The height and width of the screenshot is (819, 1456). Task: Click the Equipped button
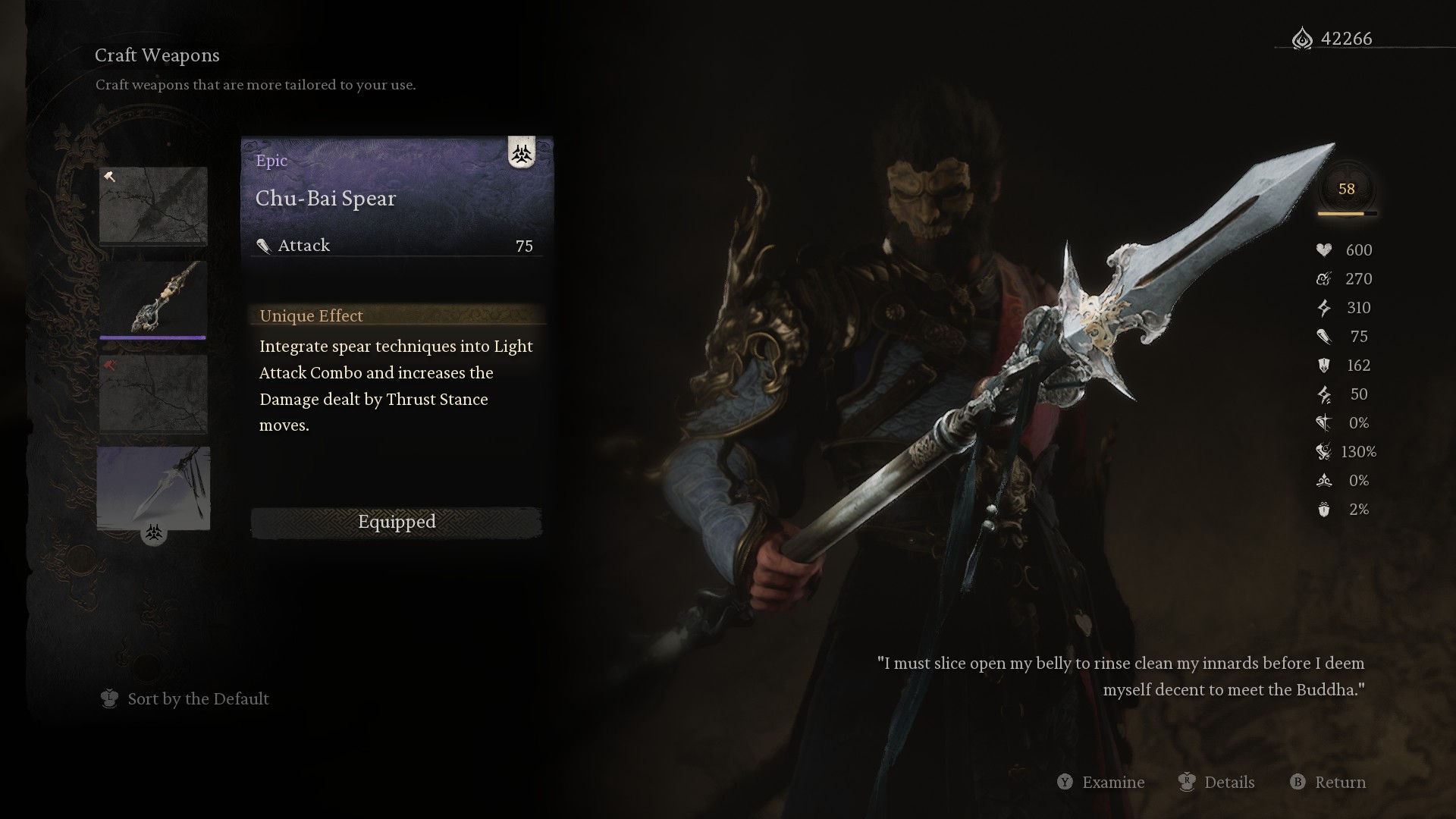tap(396, 522)
